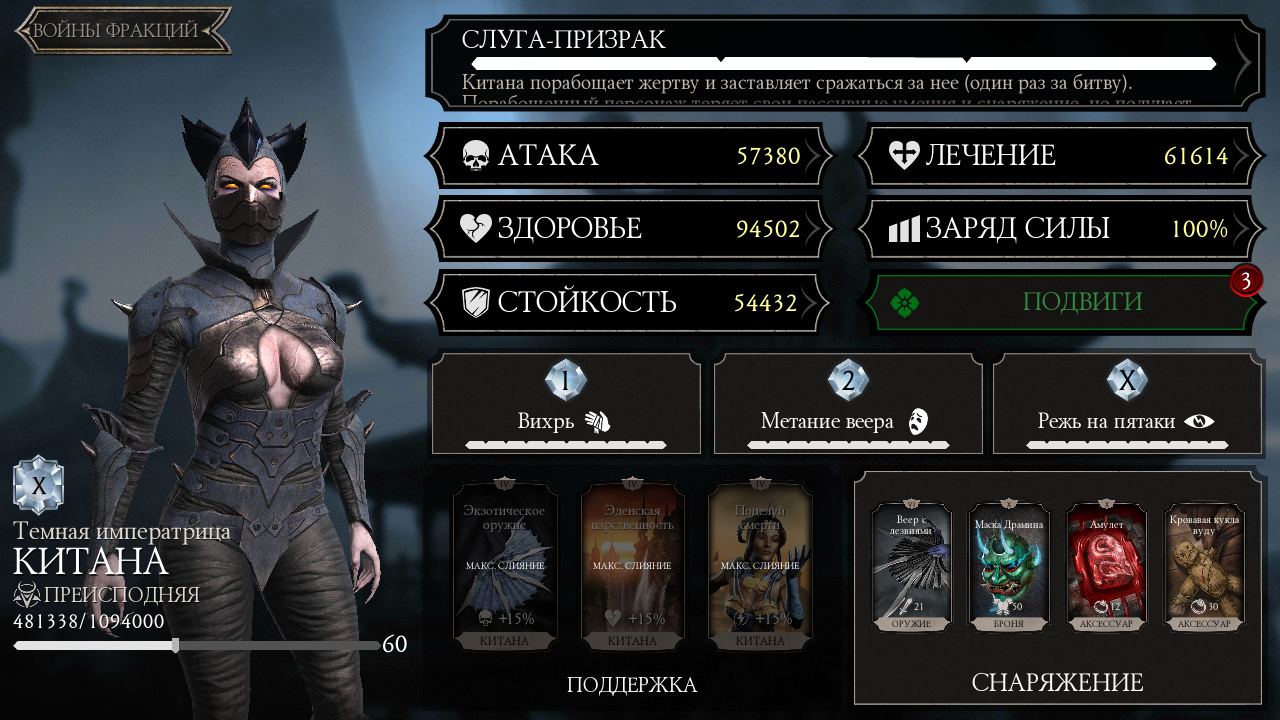This screenshot has height=720, width=1280.
Task: Open the red Амулет accessory slot
Action: pyautogui.click(x=1106, y=567)
